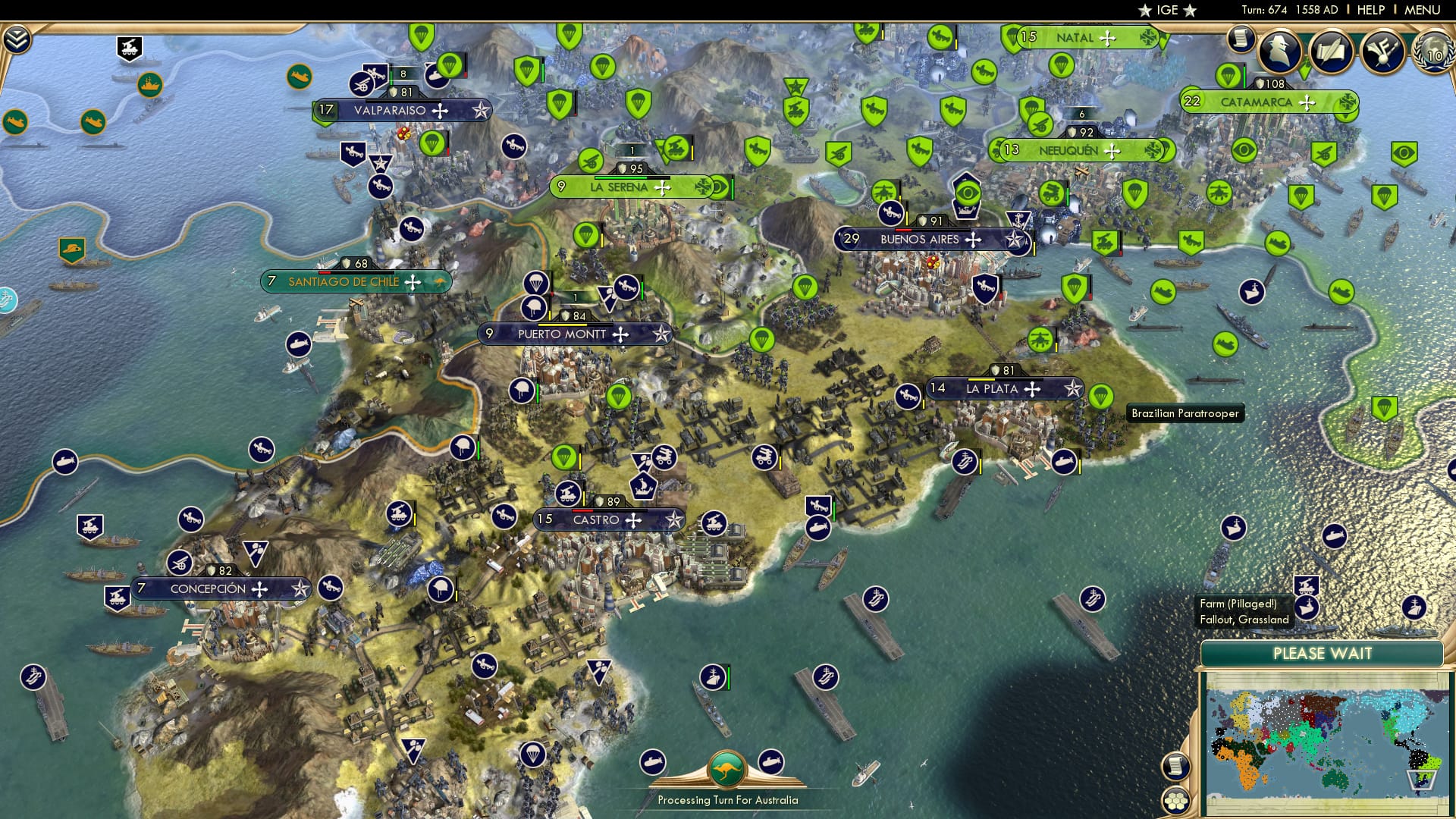1456x819 pixels.
Task: Open the Espionage overview spy icon
Action: (x=1279, y=49)
